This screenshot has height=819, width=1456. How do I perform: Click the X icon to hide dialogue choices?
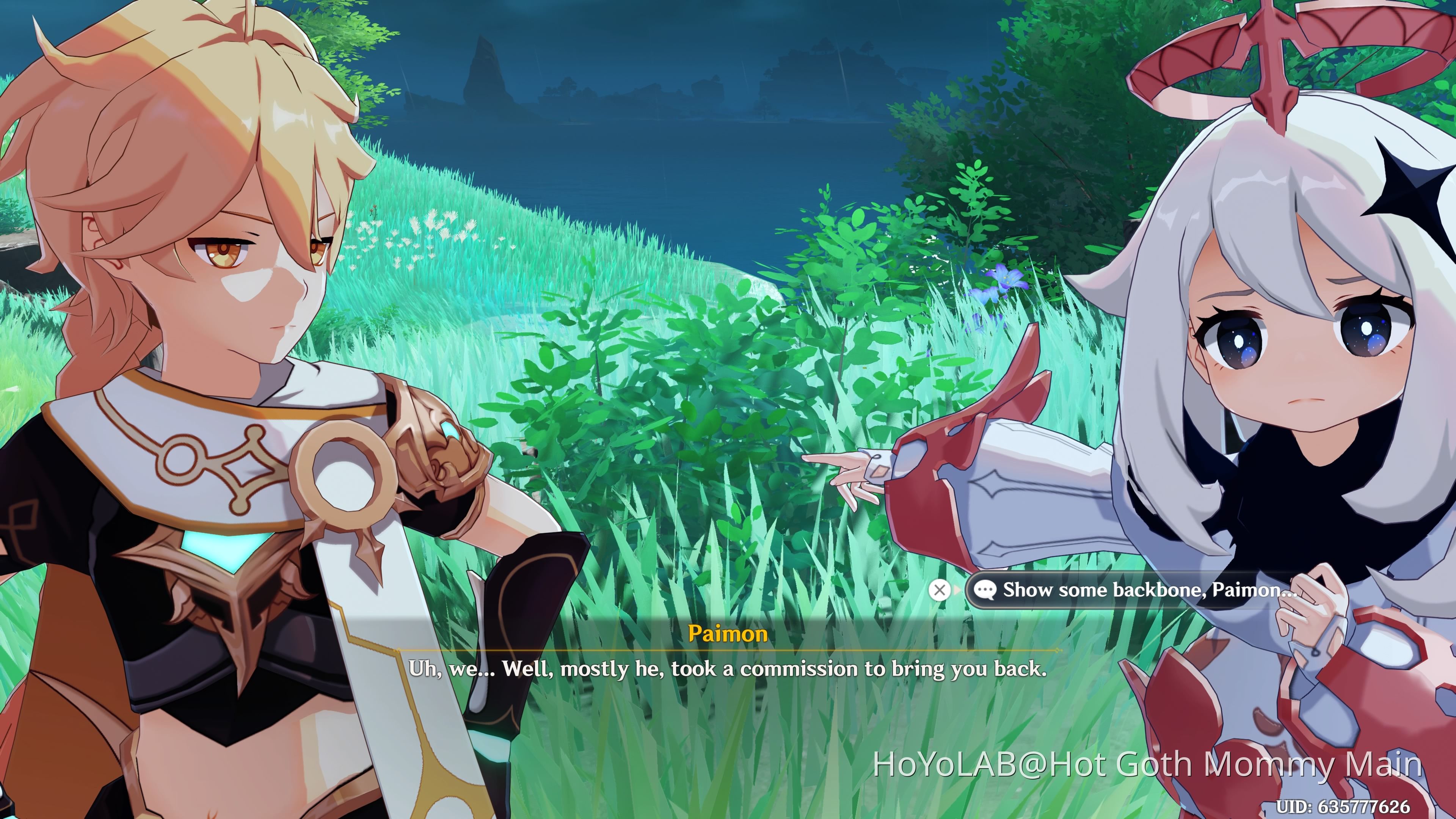coord(940,590)
